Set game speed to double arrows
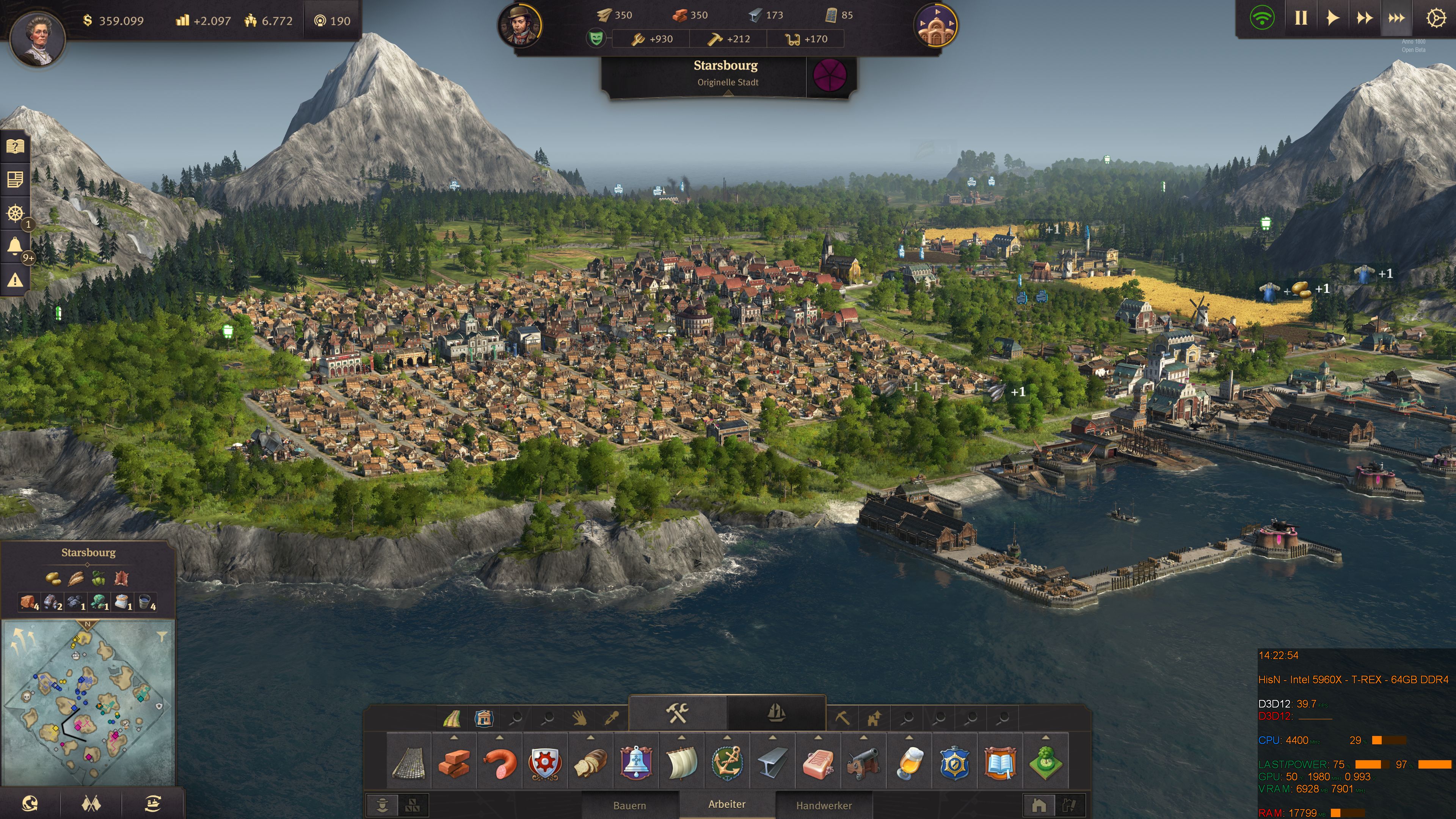The image size is (1456, 819). coord(1364,19)
